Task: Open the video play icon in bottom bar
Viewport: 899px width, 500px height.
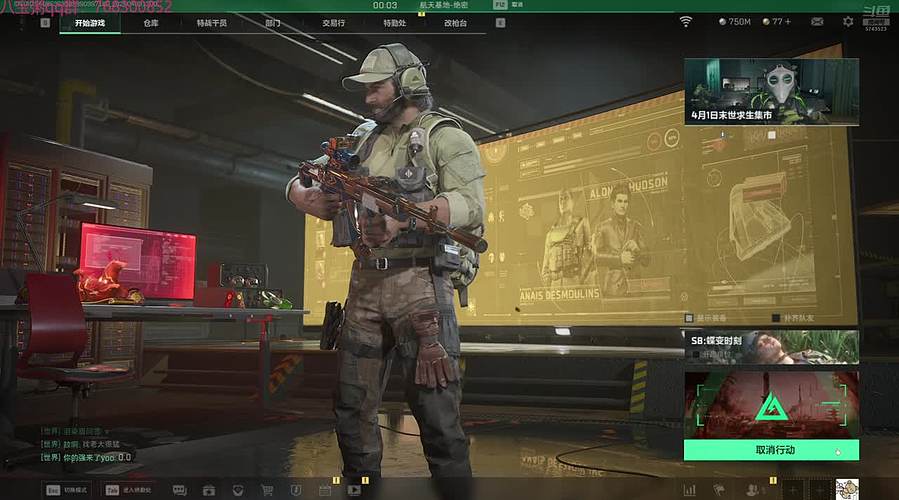Action: point(354,490)
